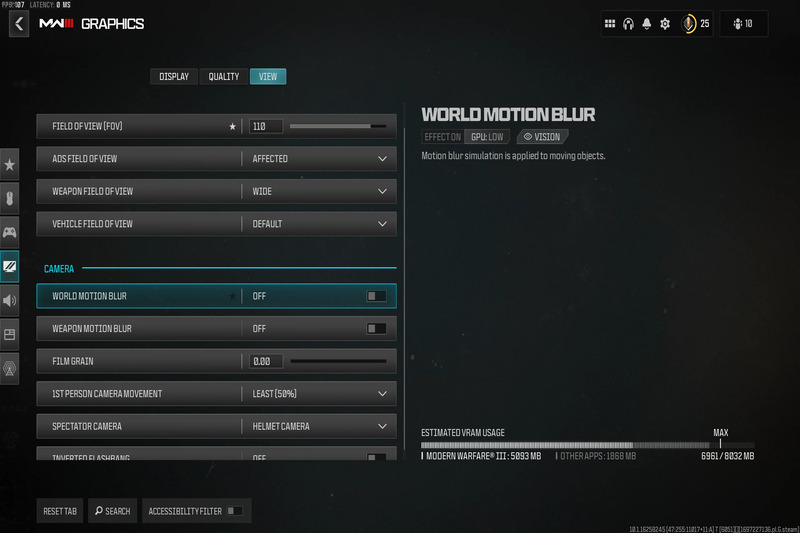Click the Reset Tab button

tap(60, 511)
